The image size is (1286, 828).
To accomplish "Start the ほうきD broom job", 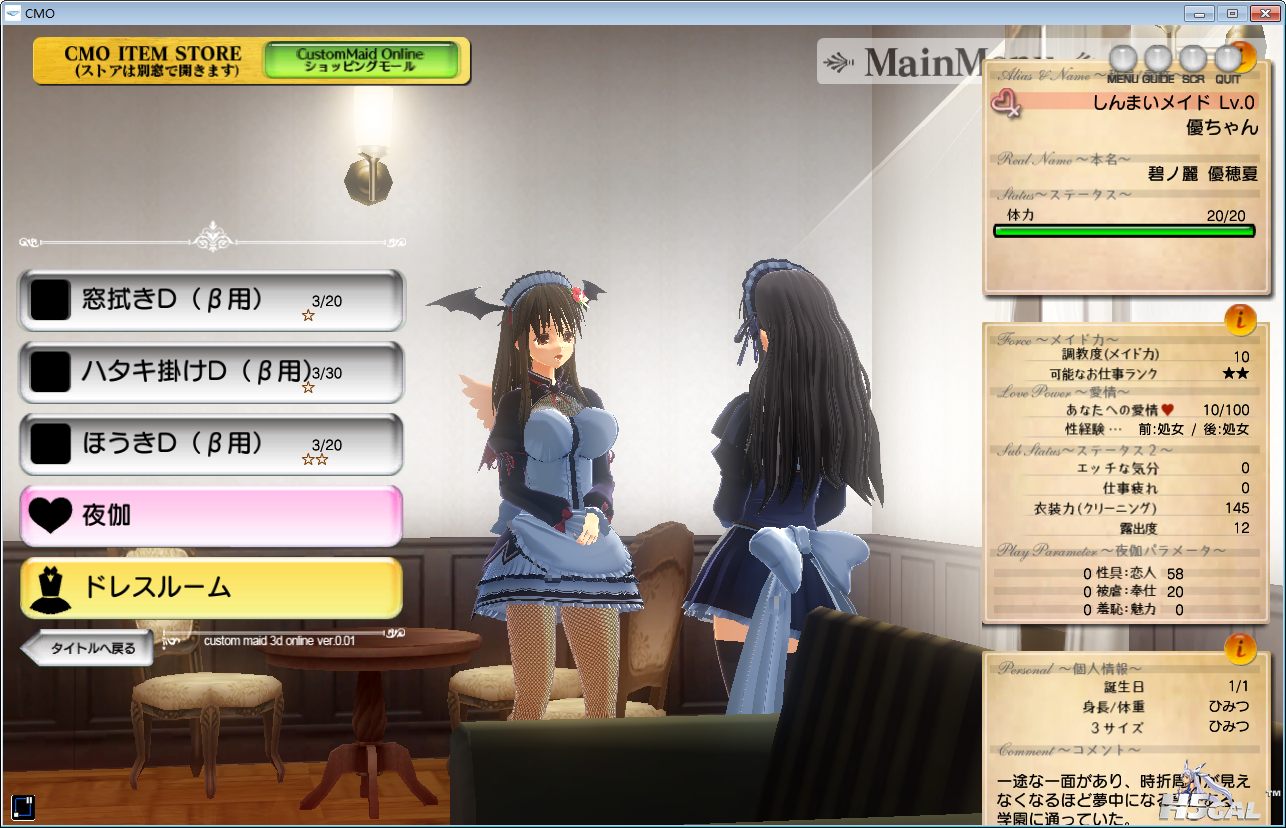I will coord(211,444).
